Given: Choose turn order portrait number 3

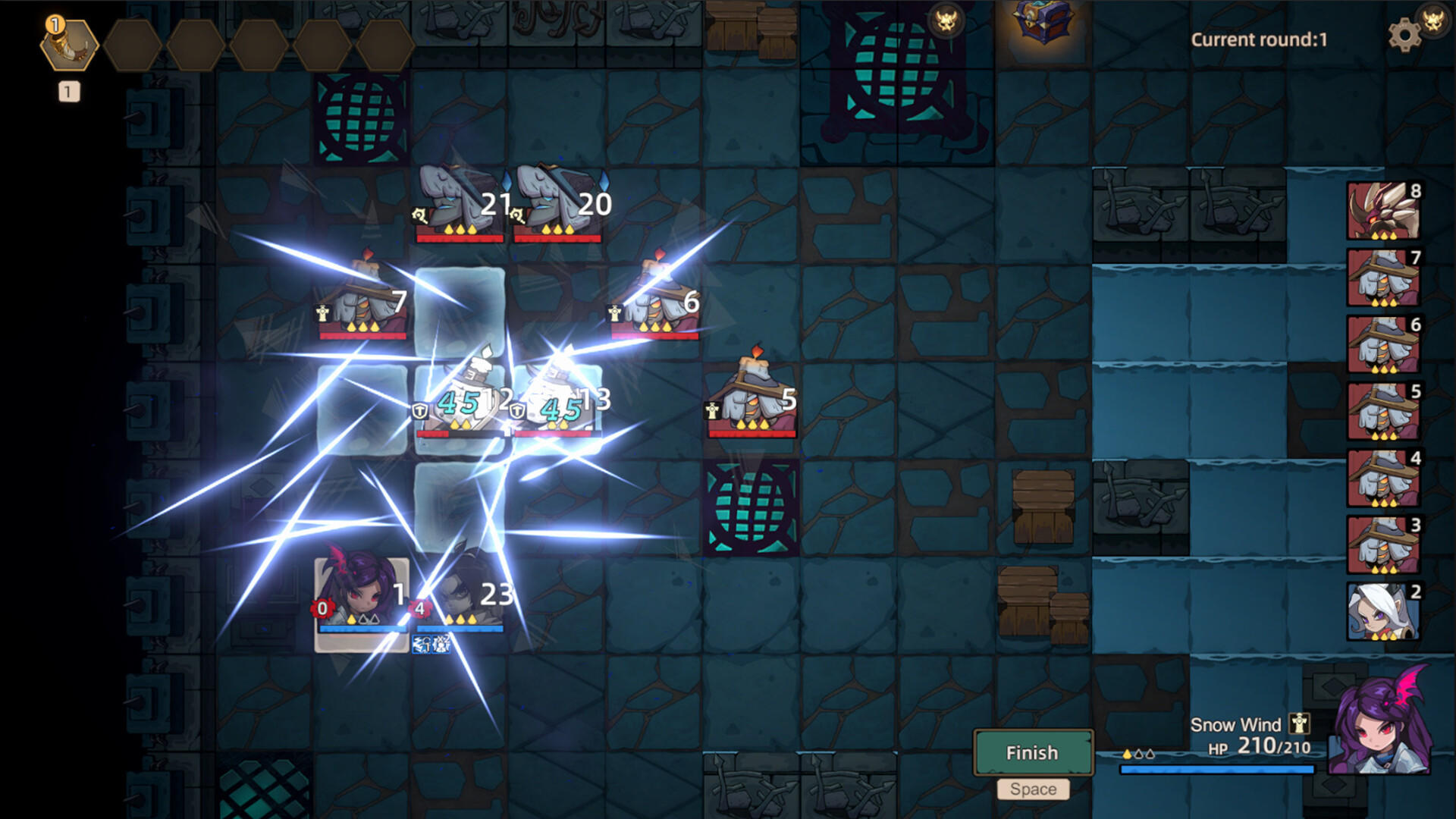Looking at the screenshot, I should point(1383,544).
